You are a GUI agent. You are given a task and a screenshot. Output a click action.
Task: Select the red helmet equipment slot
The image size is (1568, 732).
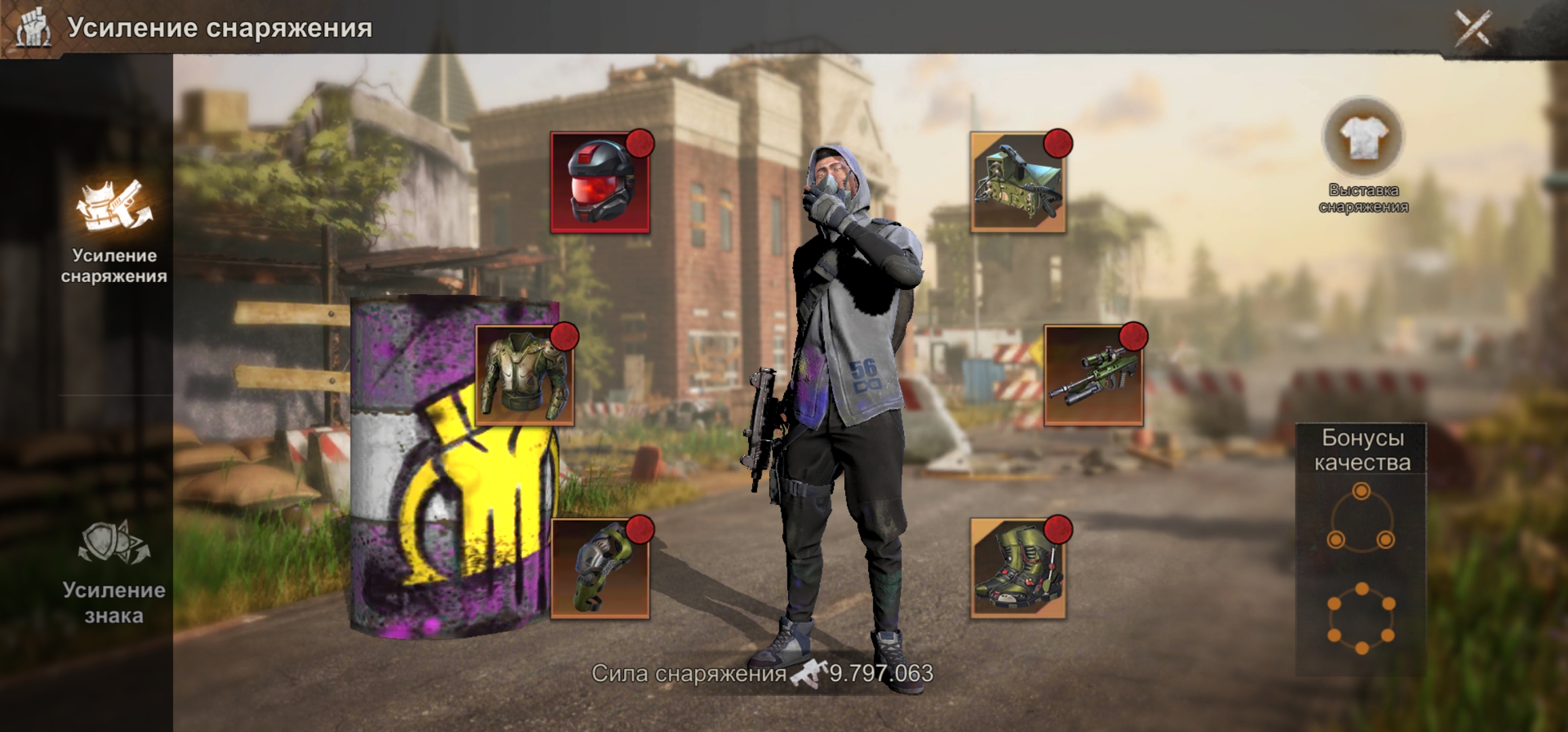point(600,183)
